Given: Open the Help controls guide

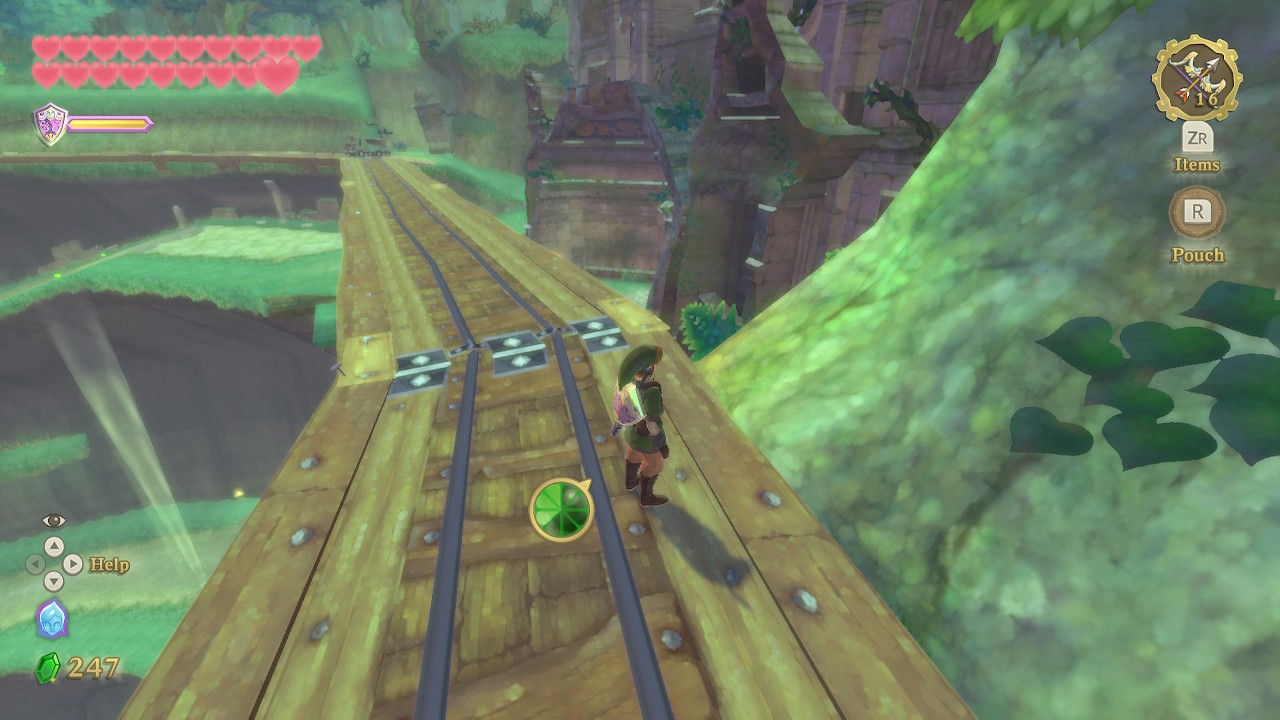Looking at the screenshot, I should 108,565.
